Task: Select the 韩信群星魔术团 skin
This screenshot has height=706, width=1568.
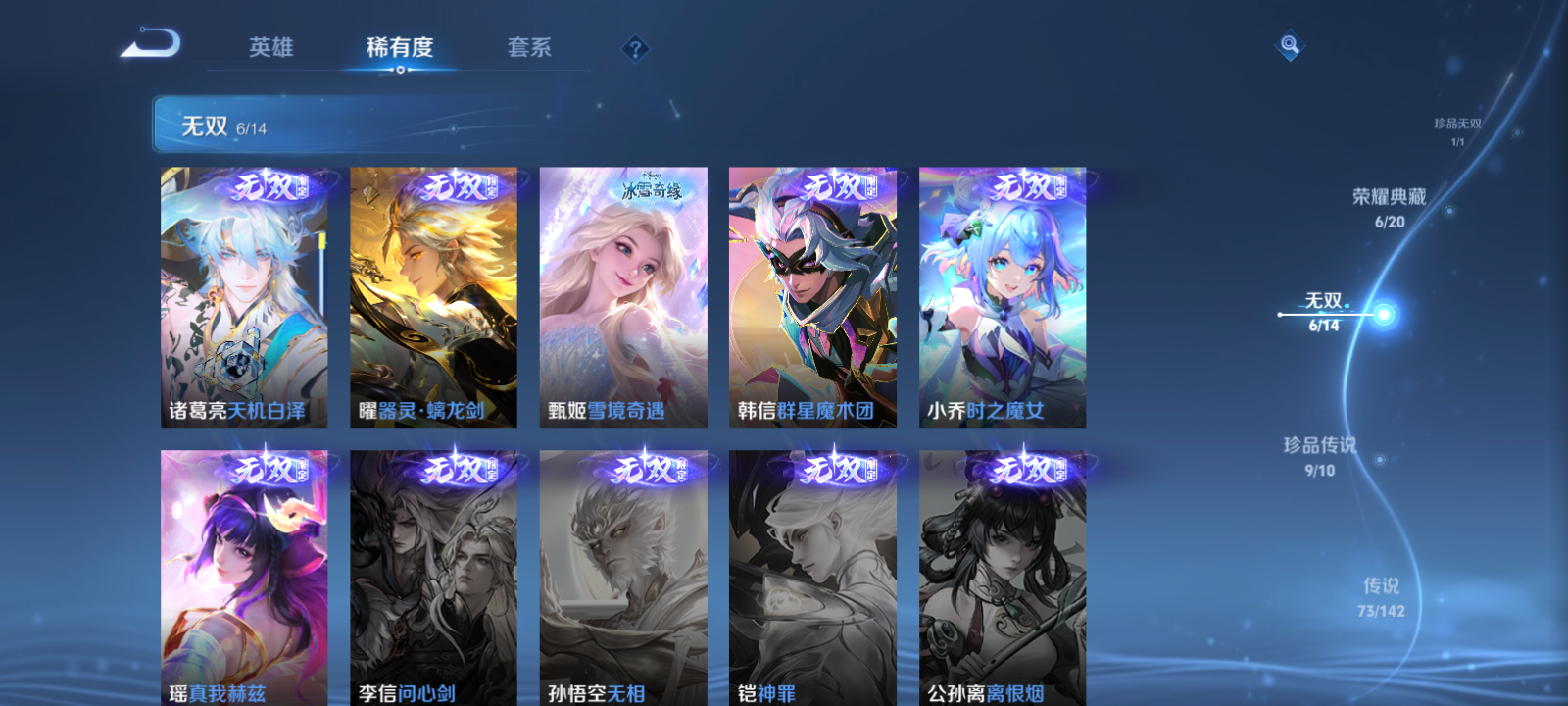Action: [x=812, y=294]
